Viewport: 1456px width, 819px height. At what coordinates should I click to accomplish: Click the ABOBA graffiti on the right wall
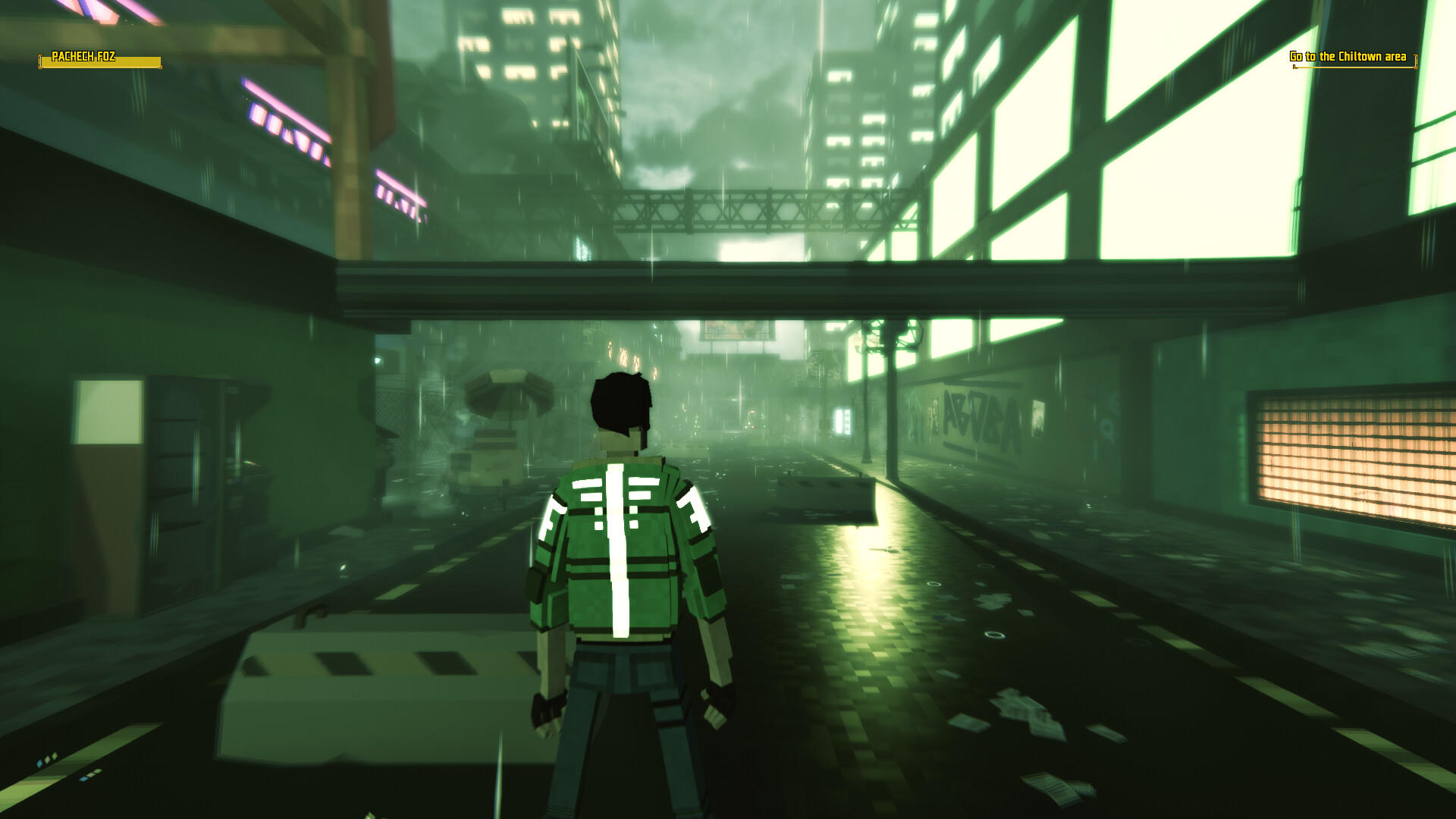pyautogui.click(x=982, y=413)
